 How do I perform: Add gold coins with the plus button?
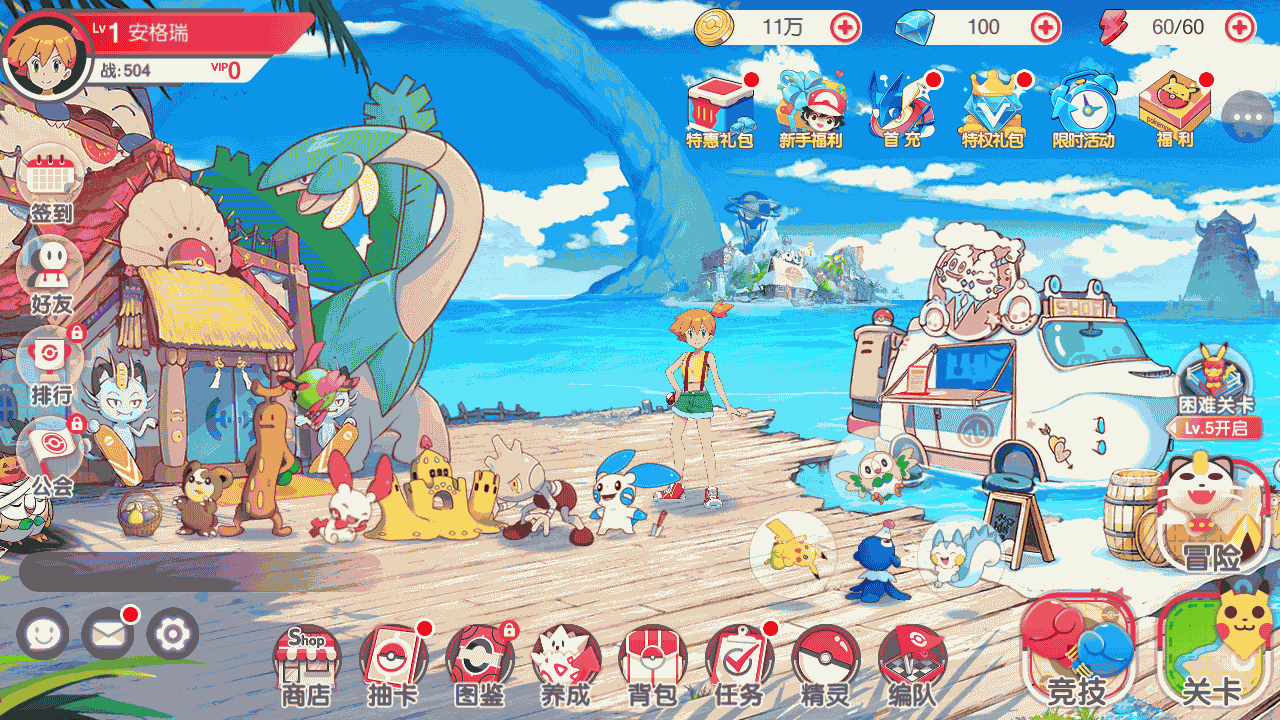tap(845, 27)
